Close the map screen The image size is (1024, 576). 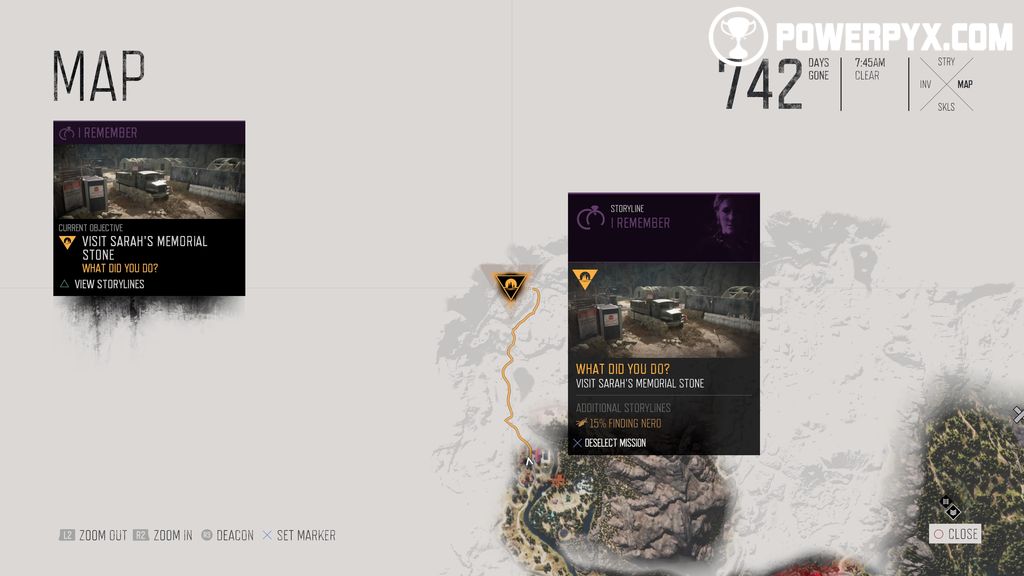coord(955,534)
